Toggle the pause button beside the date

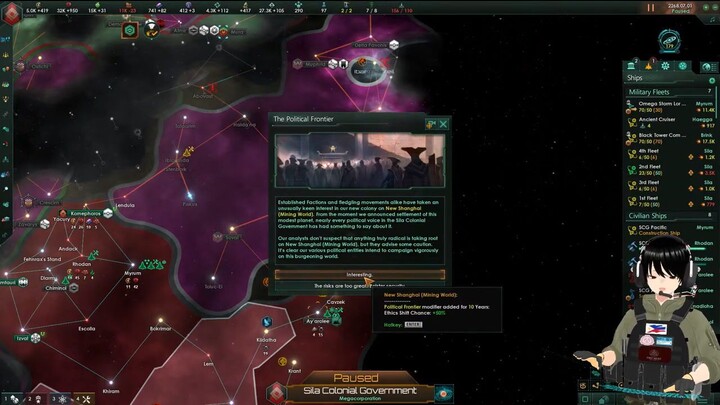651,6
